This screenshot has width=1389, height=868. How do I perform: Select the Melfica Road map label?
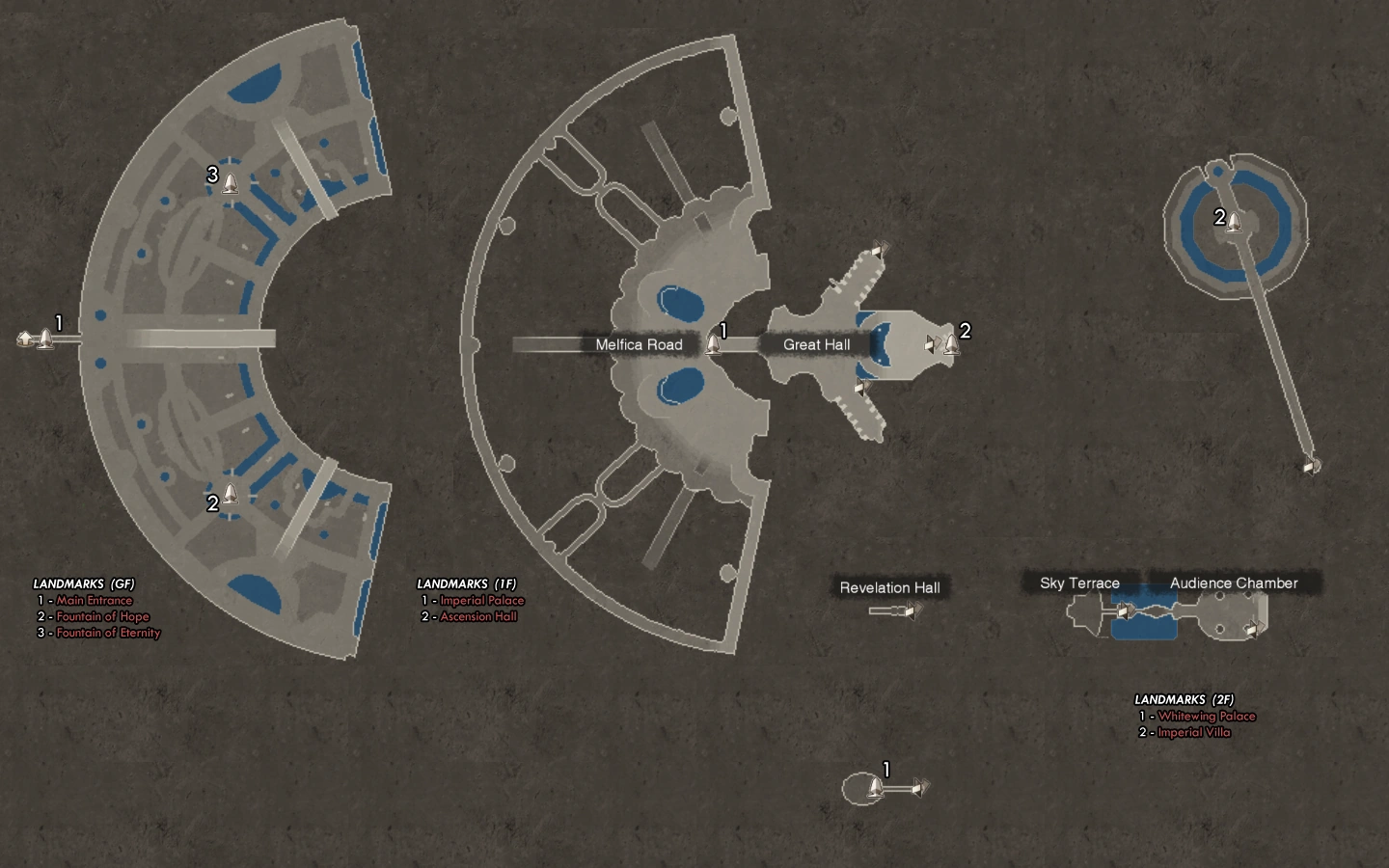[x=639, y=344]
